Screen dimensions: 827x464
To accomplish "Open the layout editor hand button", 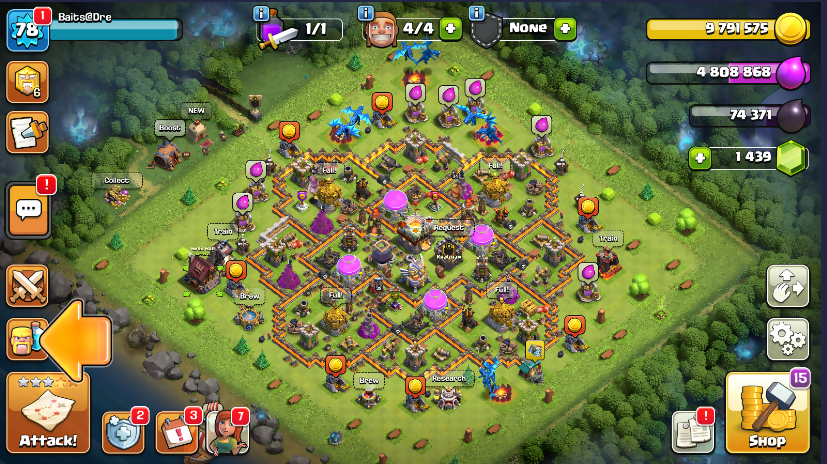I will tap(788, 287).
